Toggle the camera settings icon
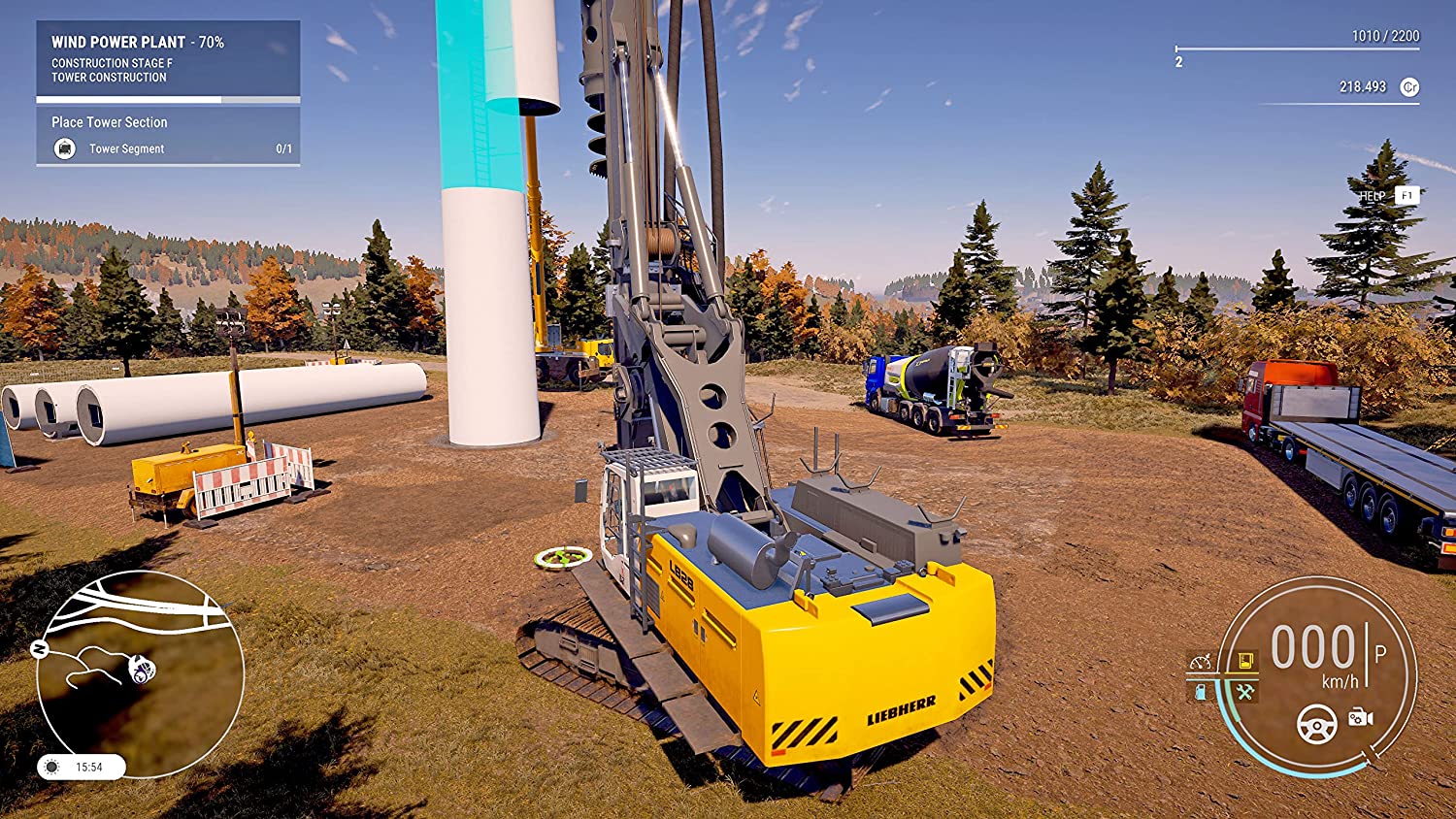Image resolution: width=1456 pixels, height=819 pixels. tap(1360, 717)
